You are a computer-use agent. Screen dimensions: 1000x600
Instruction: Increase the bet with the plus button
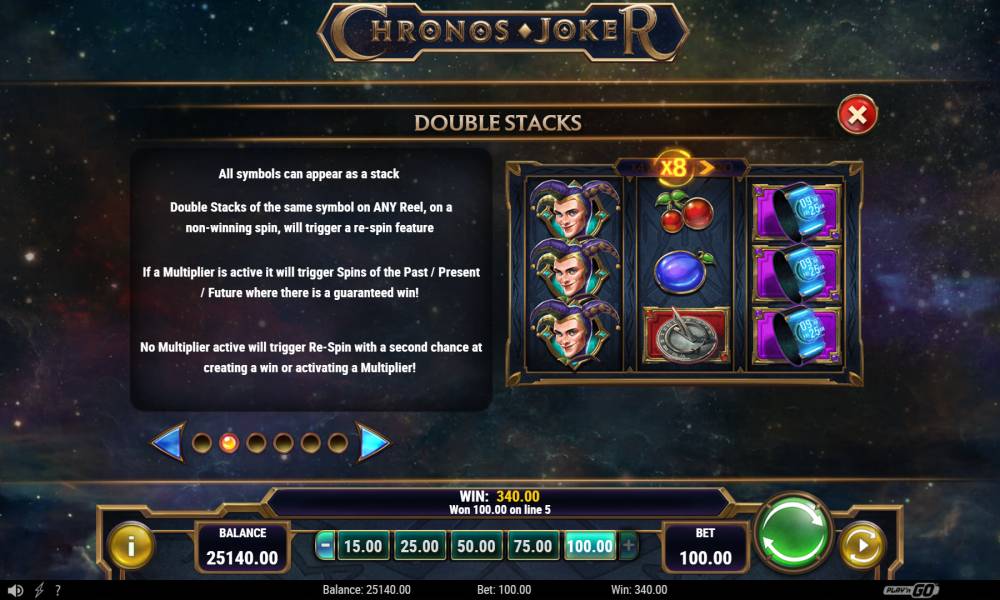[628, 546]
